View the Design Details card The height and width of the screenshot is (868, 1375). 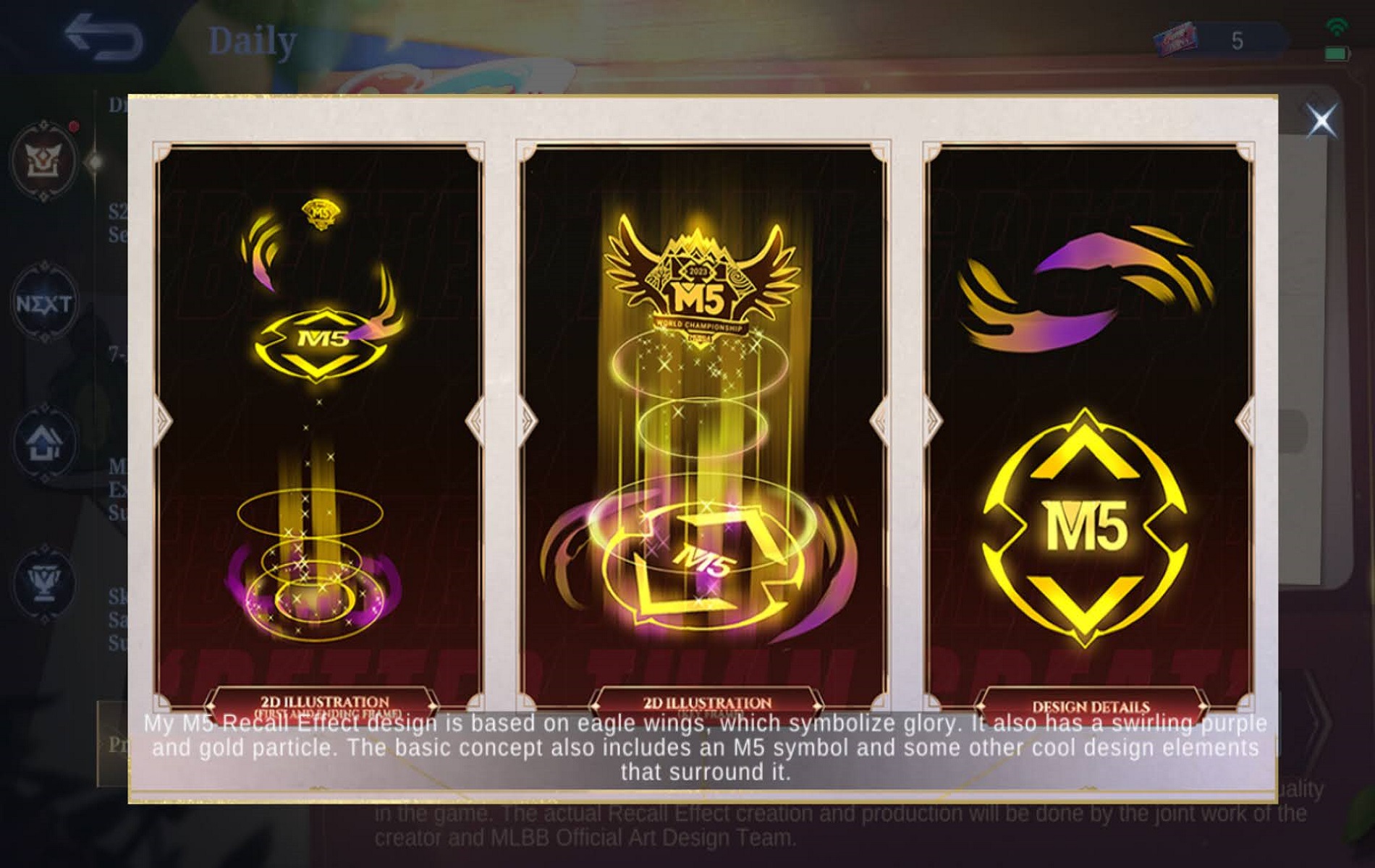pos(1089,427)
